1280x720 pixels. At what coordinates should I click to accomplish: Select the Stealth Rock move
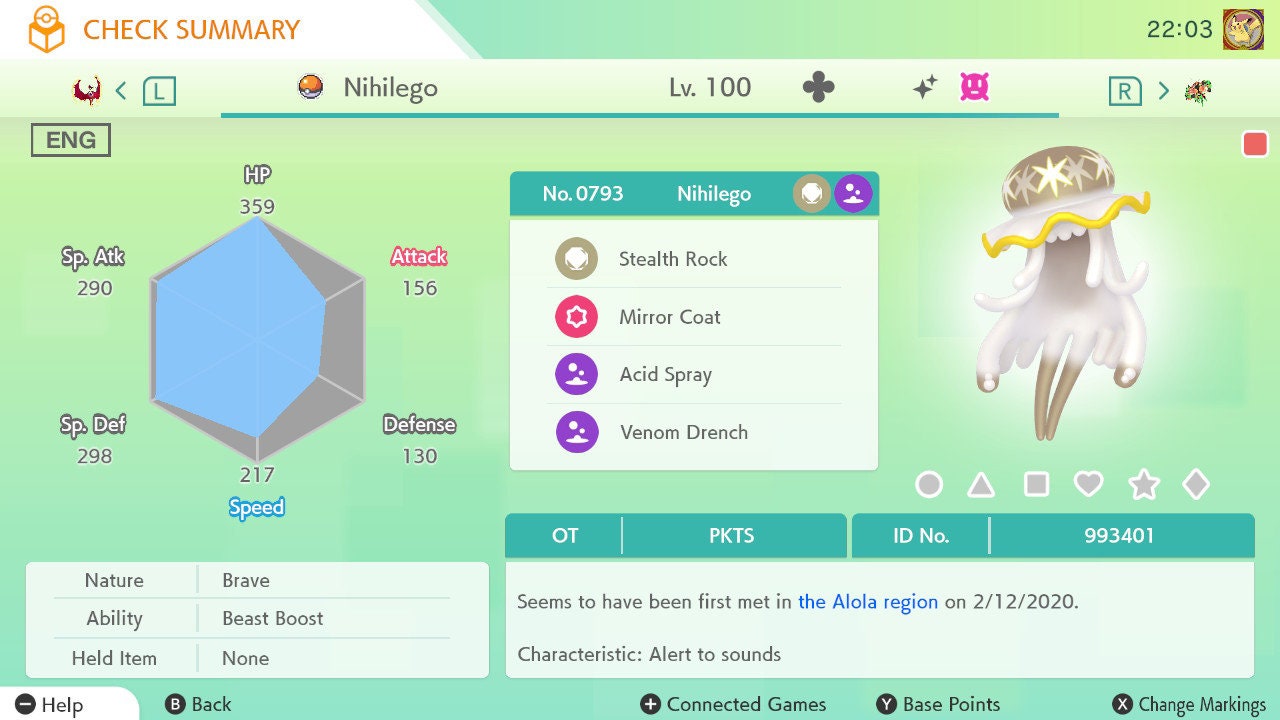672,259
